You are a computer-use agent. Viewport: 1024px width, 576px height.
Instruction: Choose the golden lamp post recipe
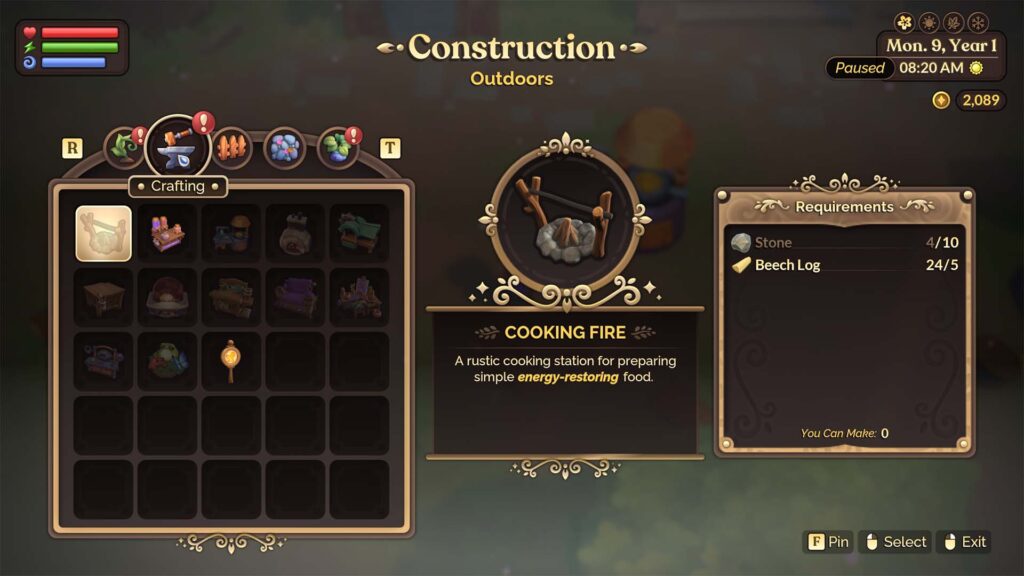pos(231,361)
